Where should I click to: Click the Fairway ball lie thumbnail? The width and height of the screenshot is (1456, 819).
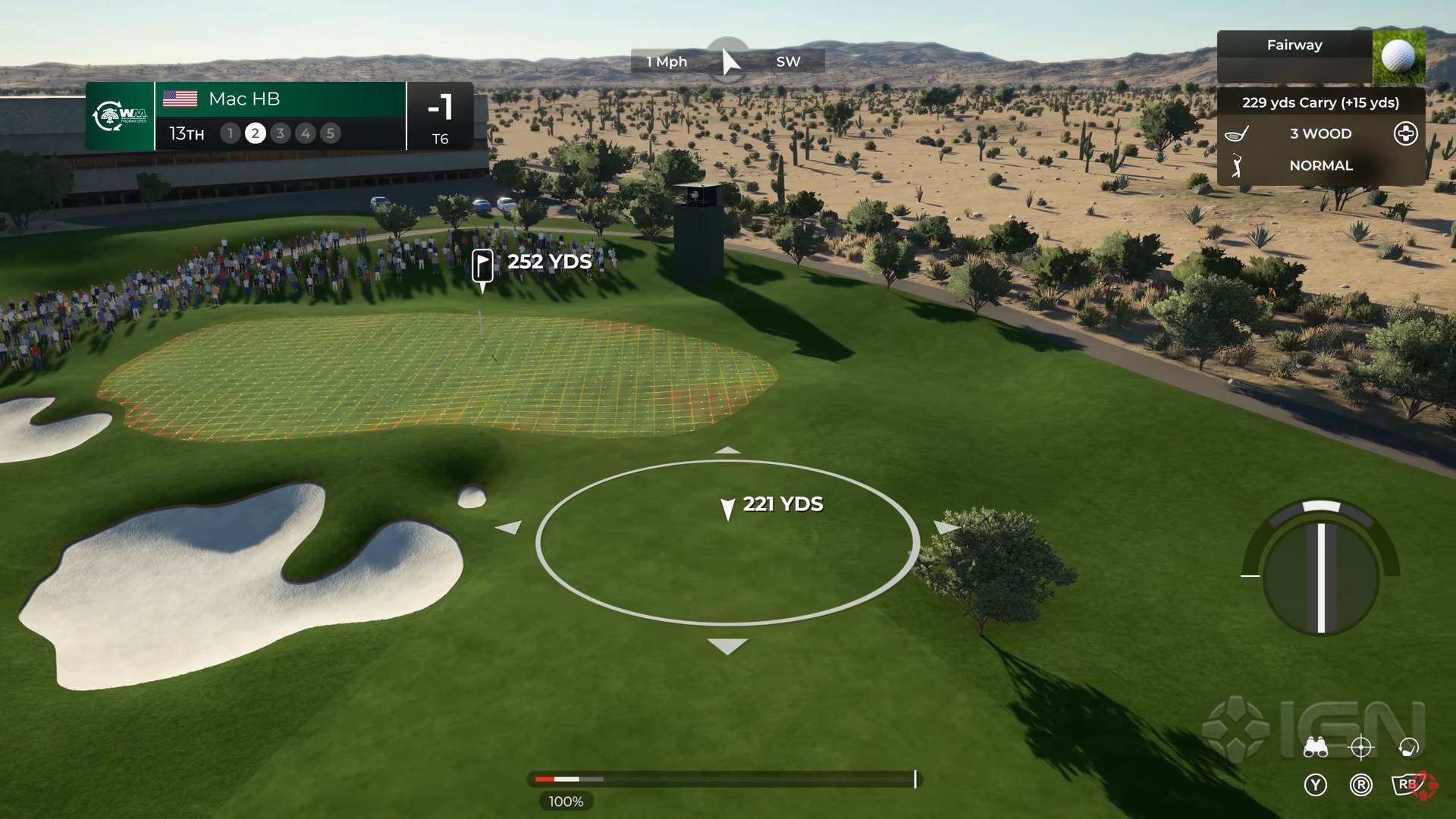tap(1398, 57)
